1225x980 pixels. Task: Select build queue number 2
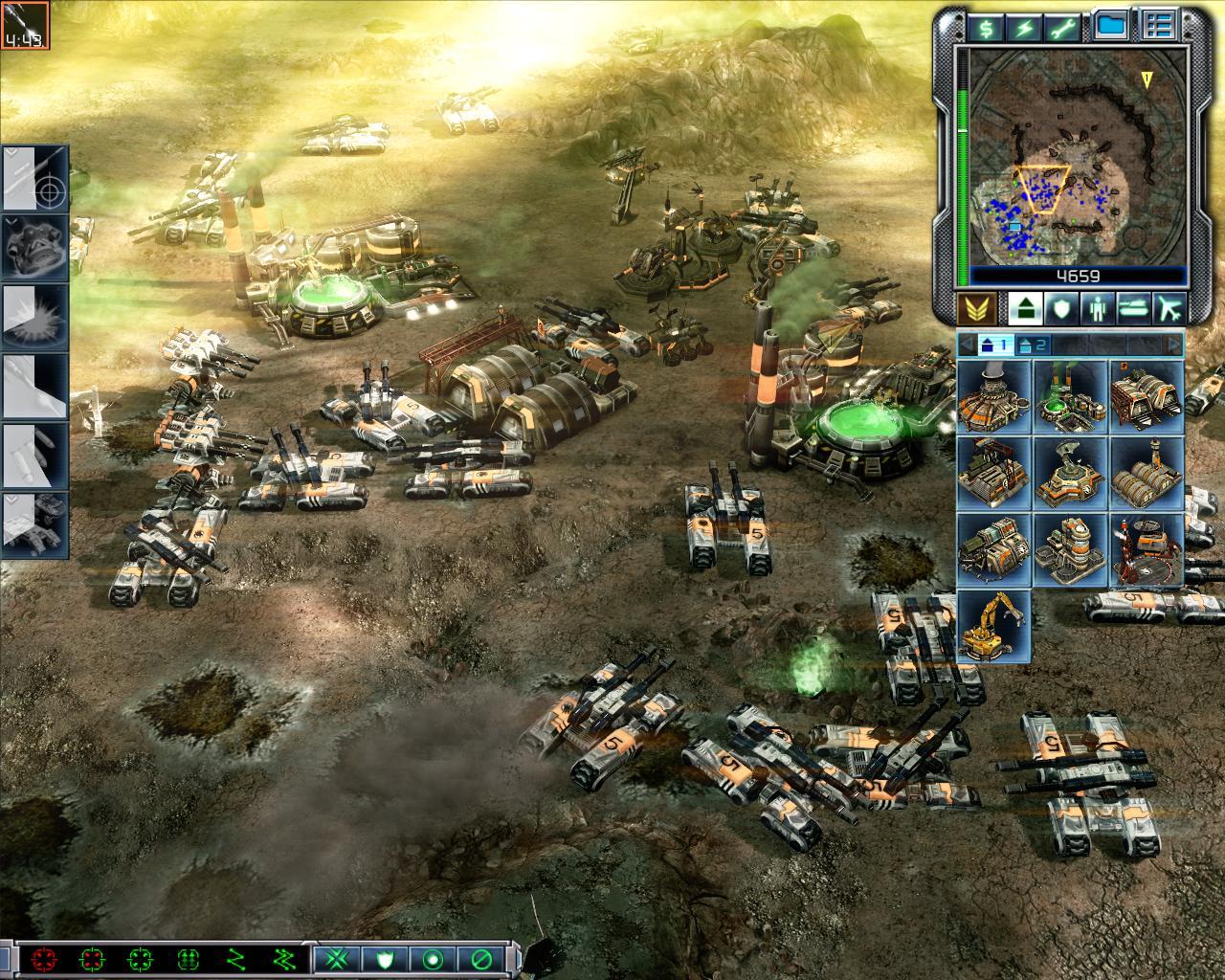click(x=1035, y=345)
